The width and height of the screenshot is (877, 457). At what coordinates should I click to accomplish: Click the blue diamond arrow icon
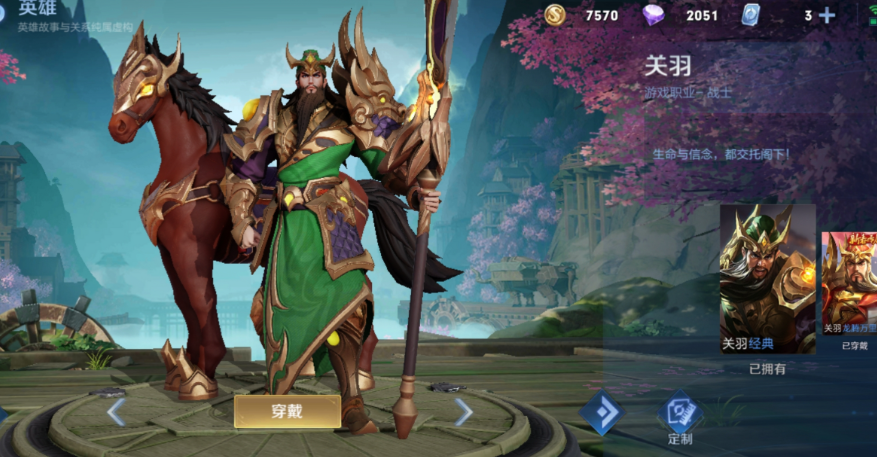click(602, 414)
